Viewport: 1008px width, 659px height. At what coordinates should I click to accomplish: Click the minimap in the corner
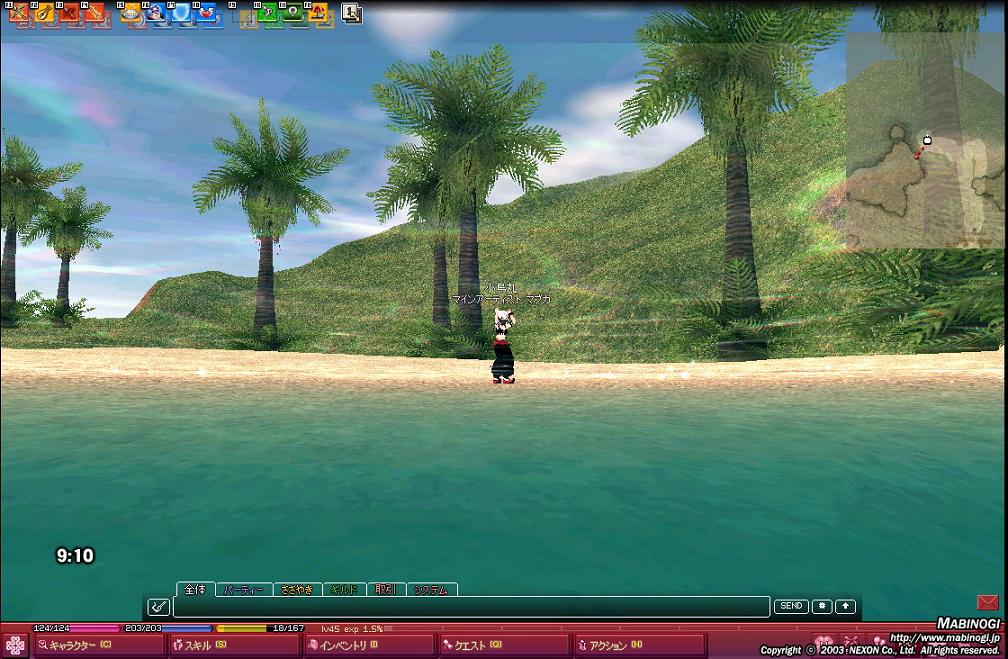(925, 140)
